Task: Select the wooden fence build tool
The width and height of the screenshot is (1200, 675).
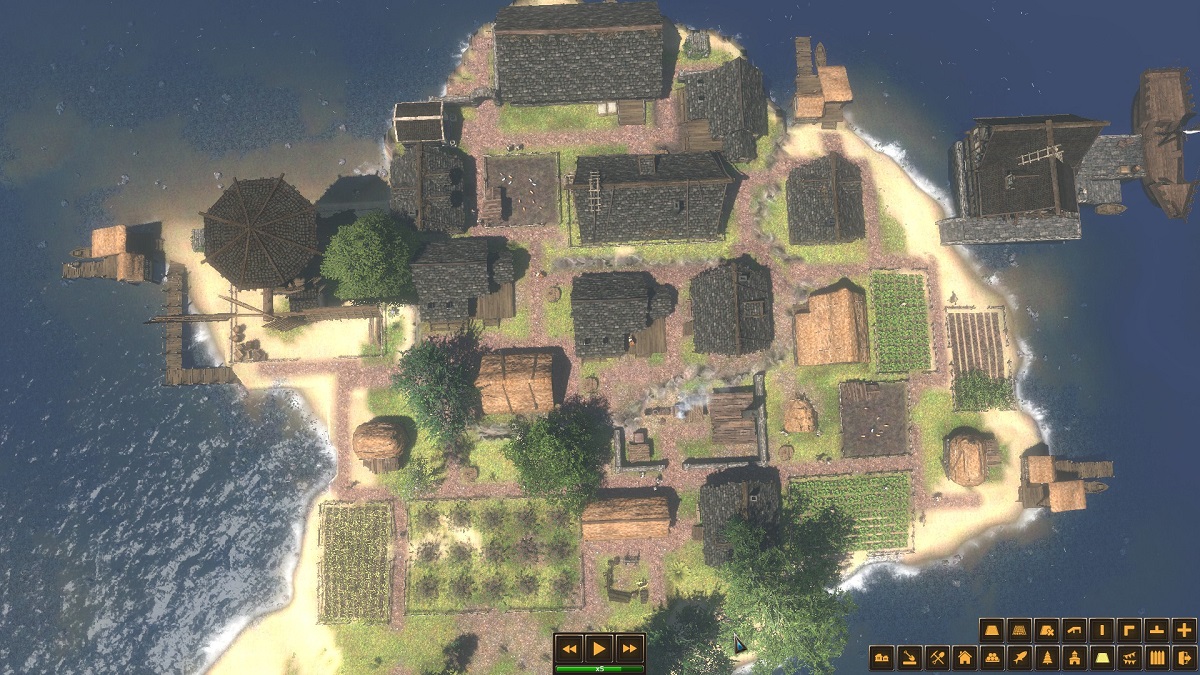Action: point(1157,657)
